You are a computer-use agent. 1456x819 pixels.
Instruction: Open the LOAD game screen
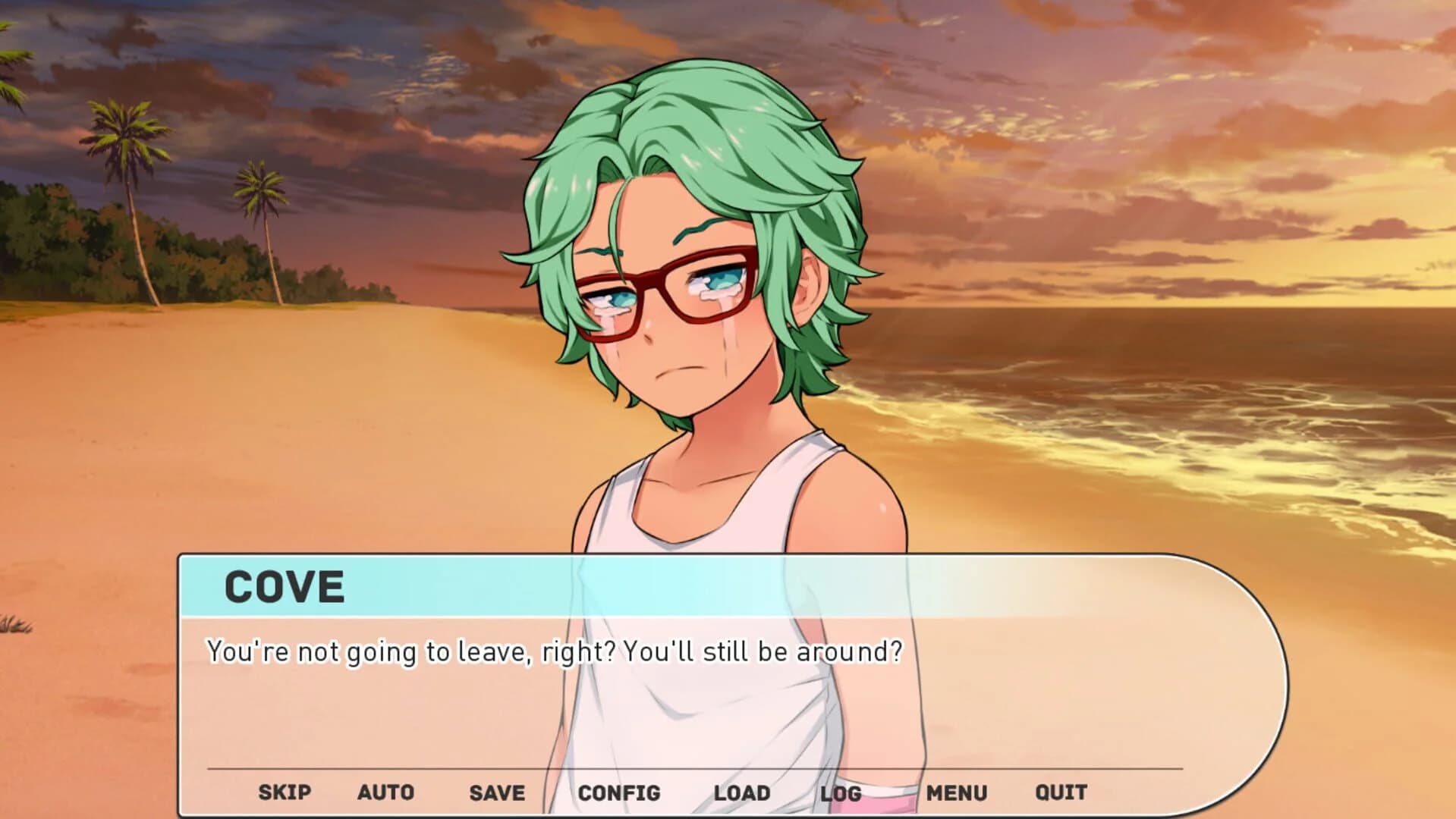point(741,793)
